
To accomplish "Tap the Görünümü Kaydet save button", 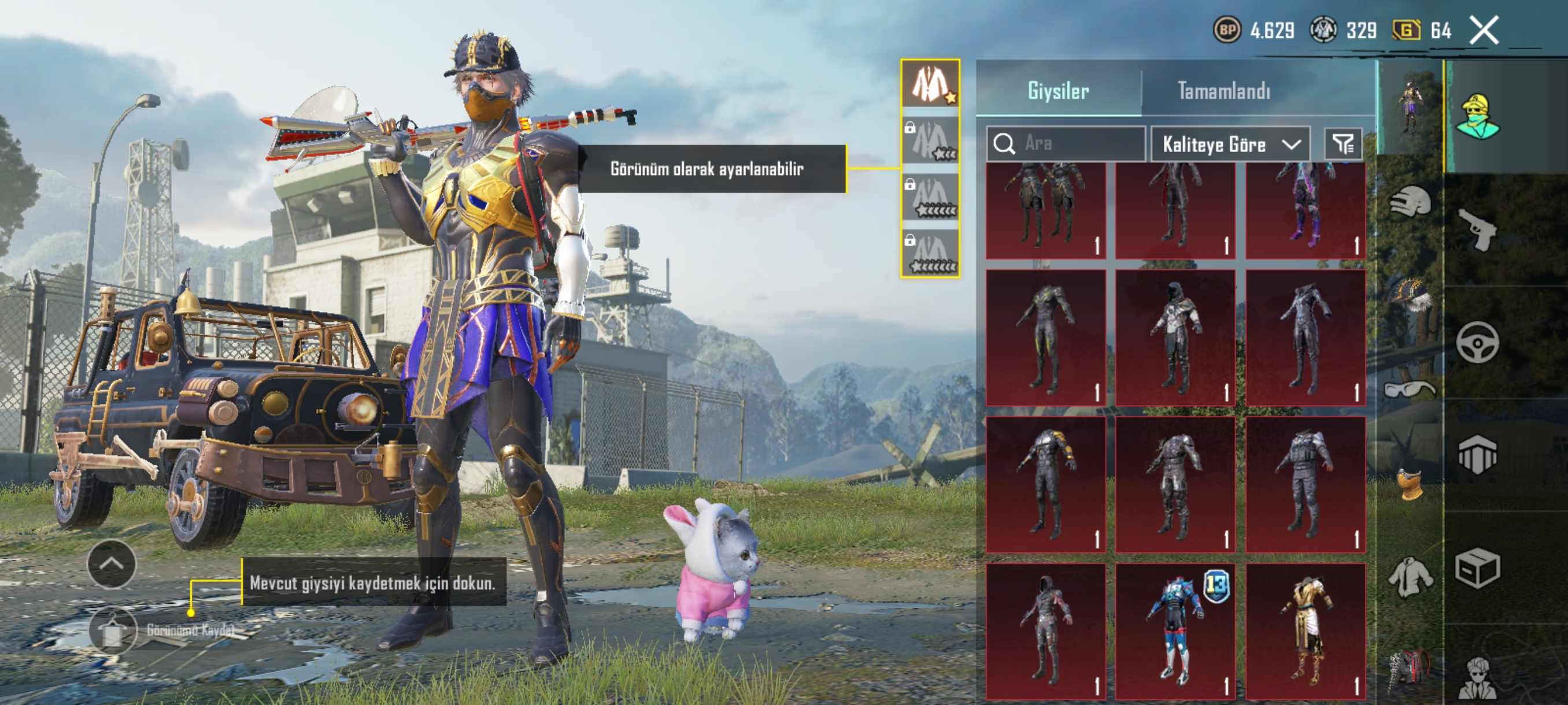I will tap(113, 630).
